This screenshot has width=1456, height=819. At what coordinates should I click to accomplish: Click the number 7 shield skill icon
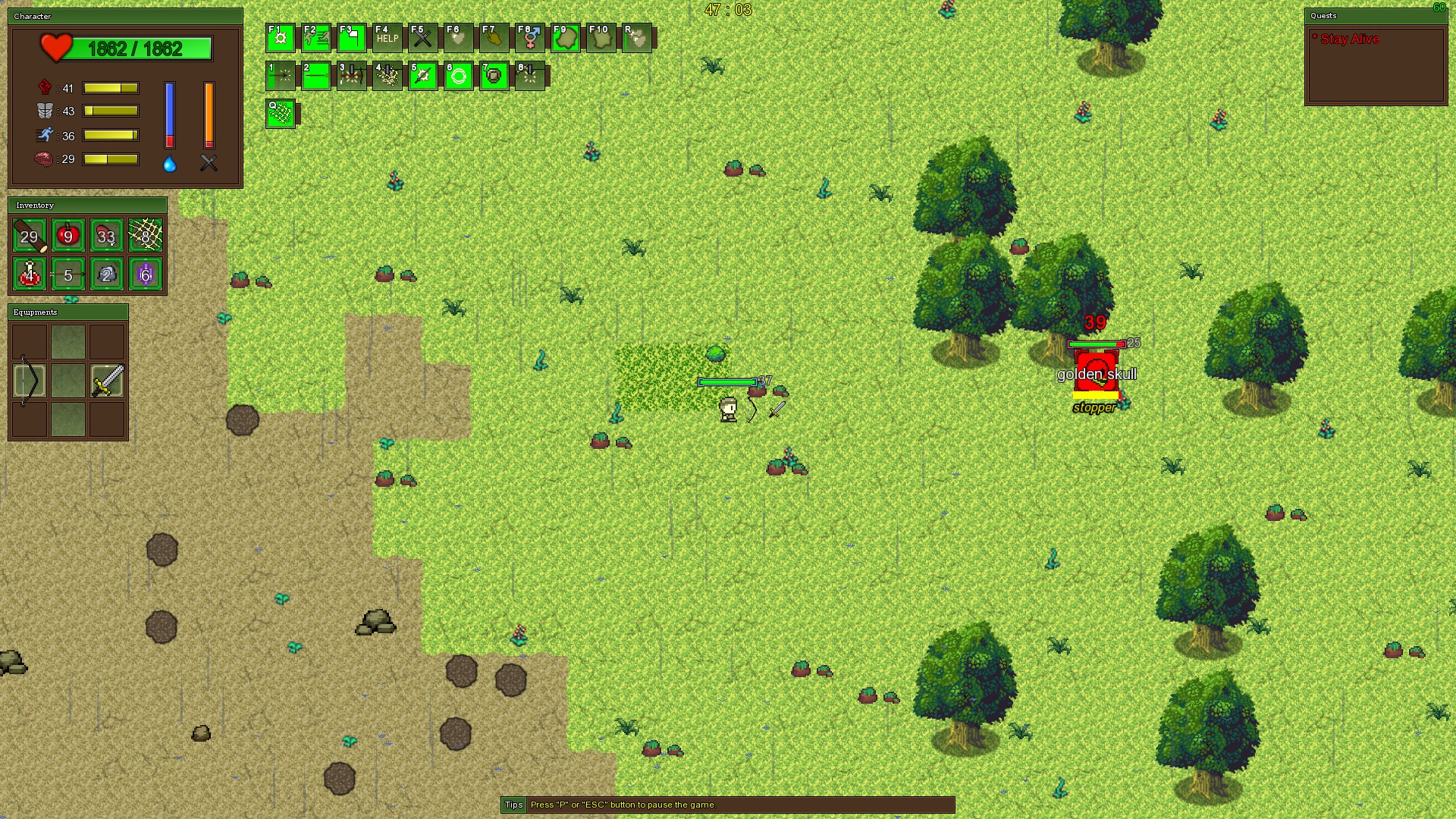(494, 77)
